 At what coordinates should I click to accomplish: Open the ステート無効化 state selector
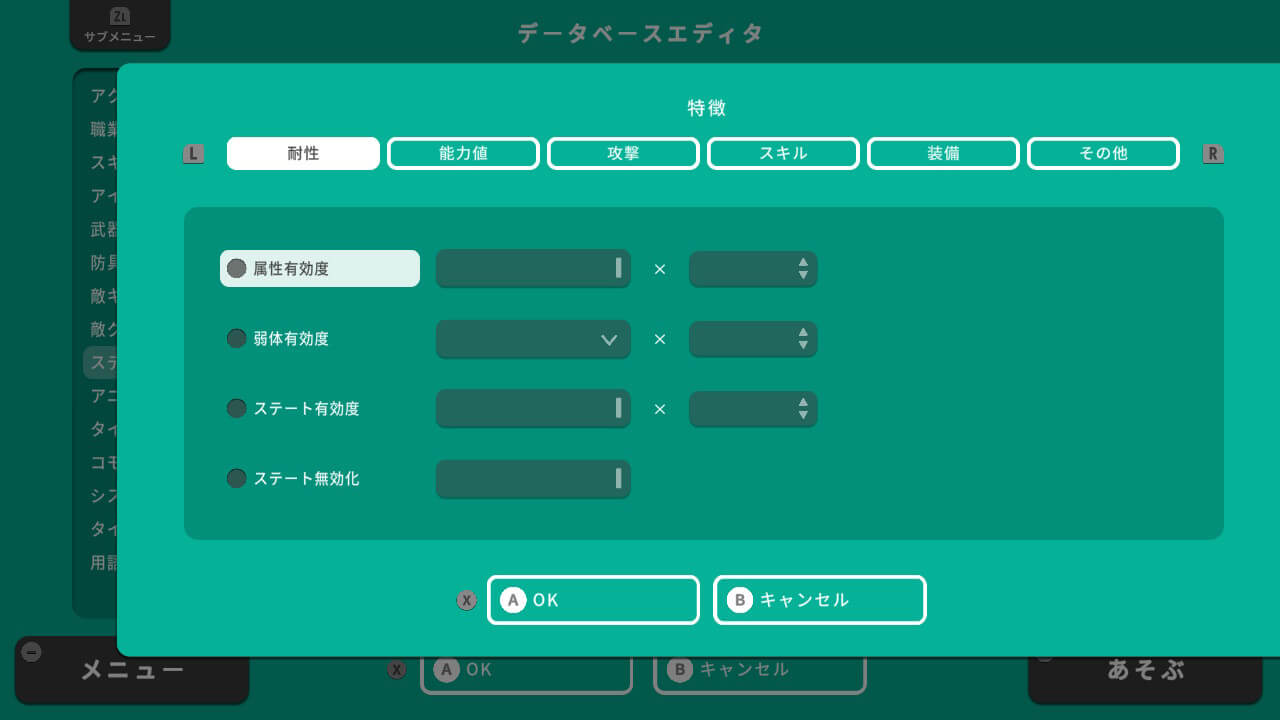[x=532, y=479]
